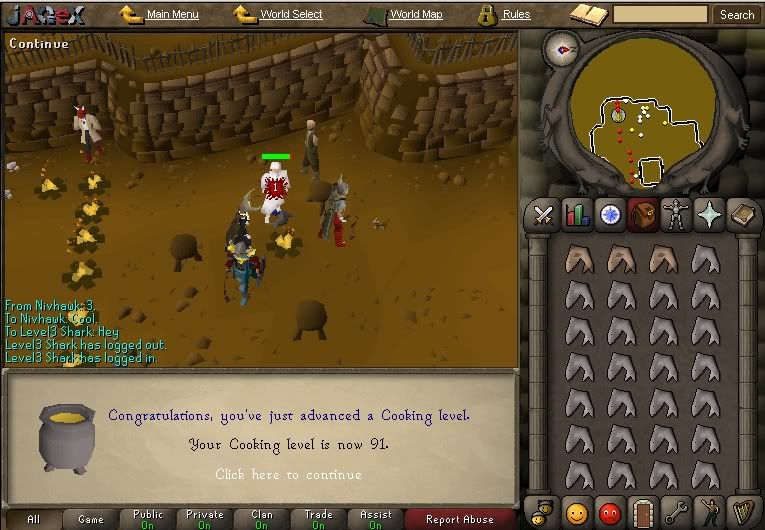This screenshot has width=765, height=530.
Task: Open the Friends List tab
Action: pyautogui.click(x=577, y=510)
